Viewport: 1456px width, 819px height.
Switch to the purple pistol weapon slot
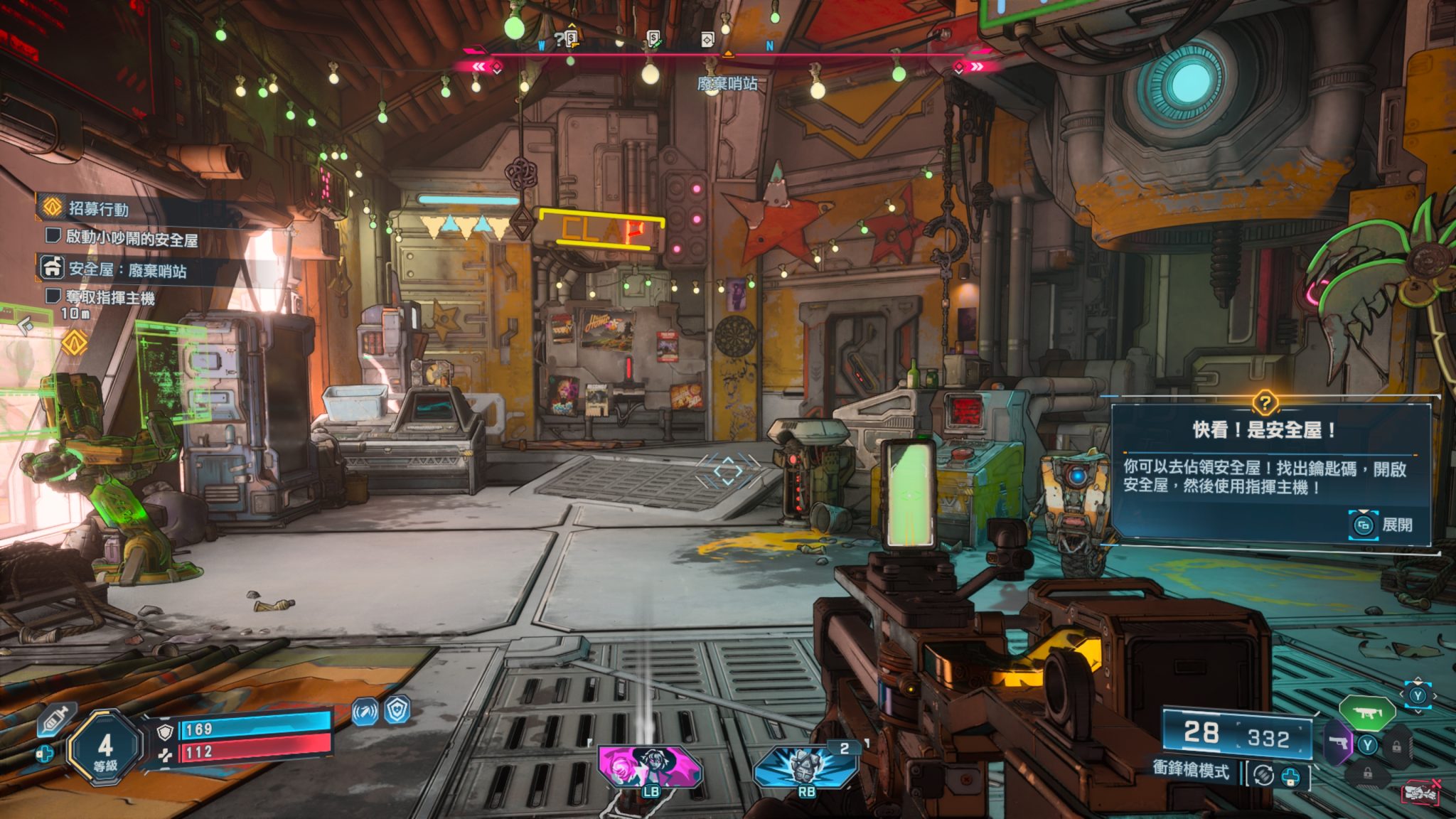[x=1339, y=743]
